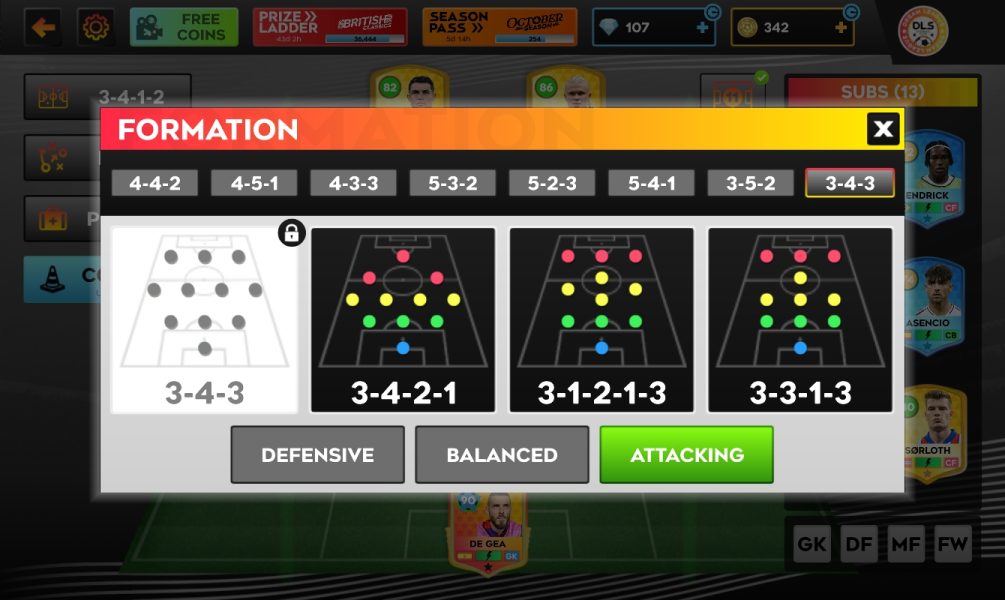Close the Formation dialog

coord(883,129)
